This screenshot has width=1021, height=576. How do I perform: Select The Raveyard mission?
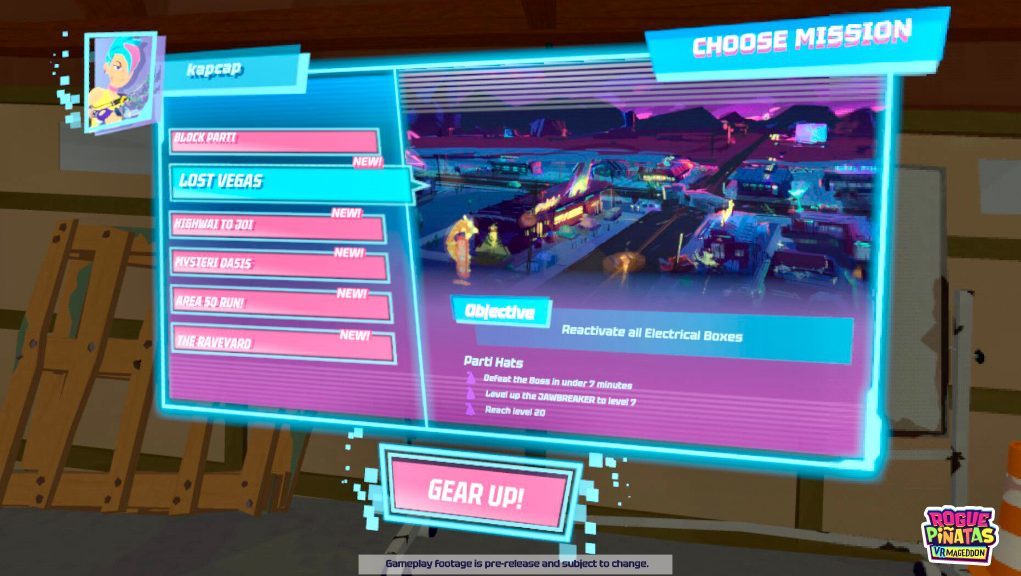[282, 344]
